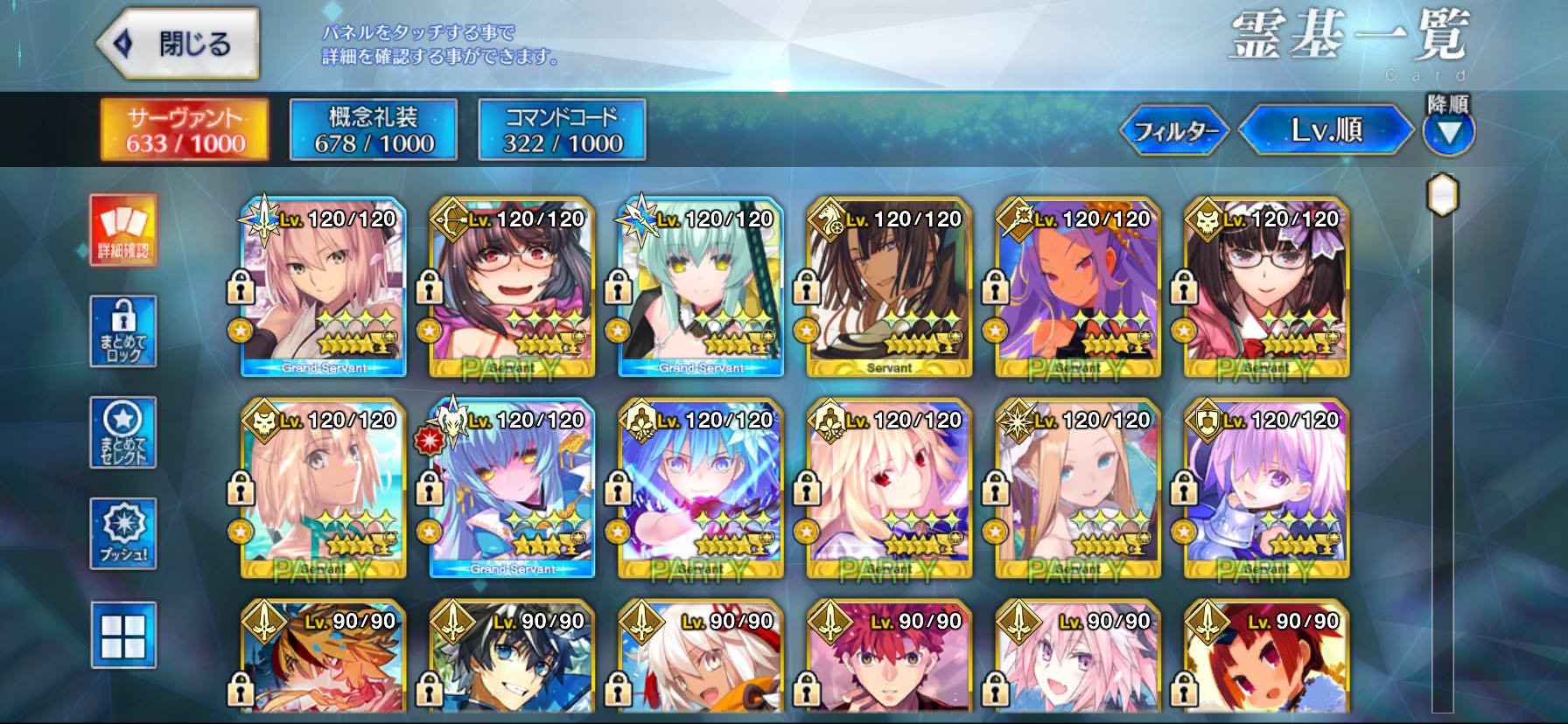Open the 概念礼装 tab
Viewport: 1568px width, 724px height.
[374, 129]
